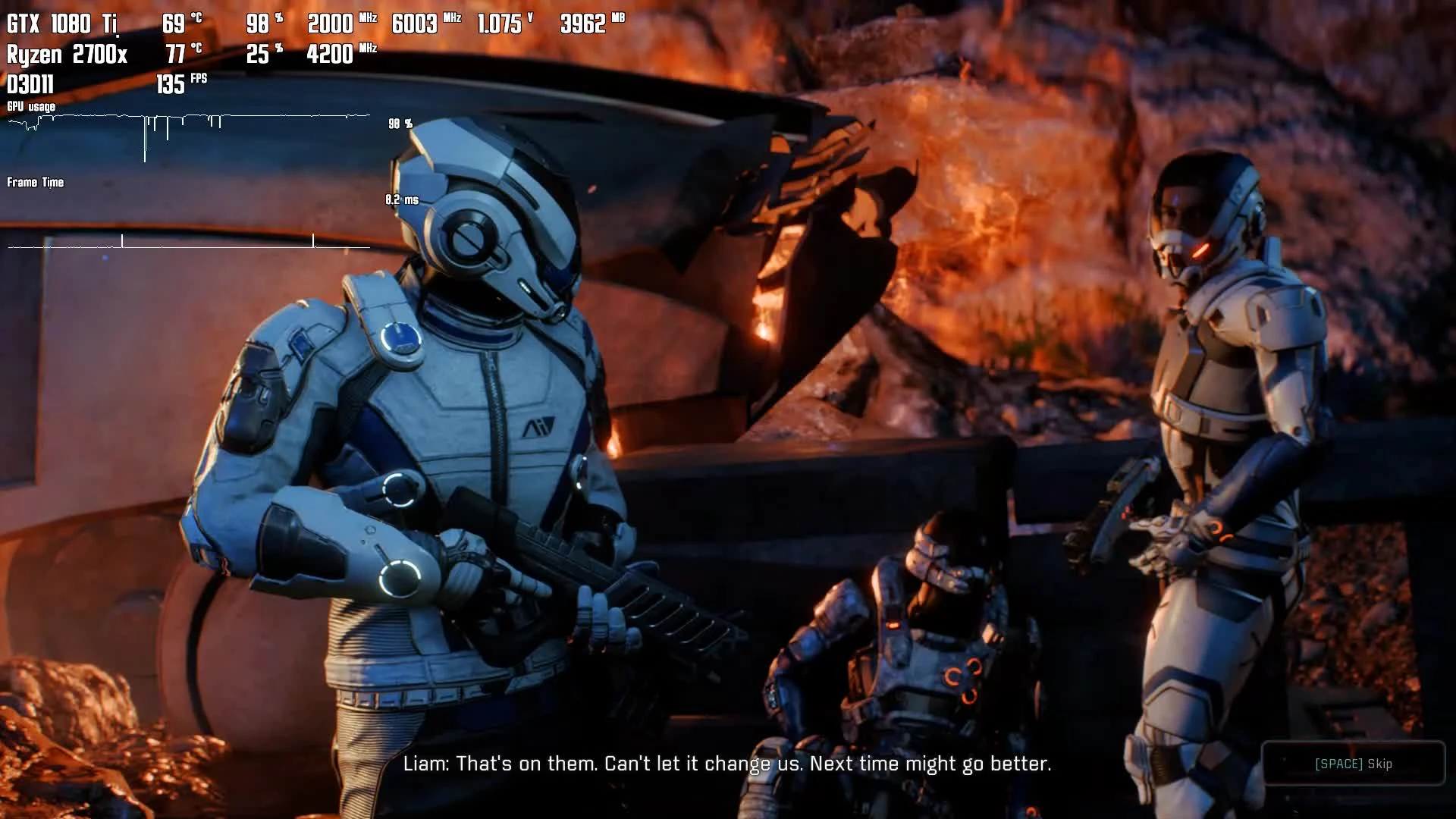
Task: Click Liam's subtitle dialogue text
Action: tap(728, 764)
